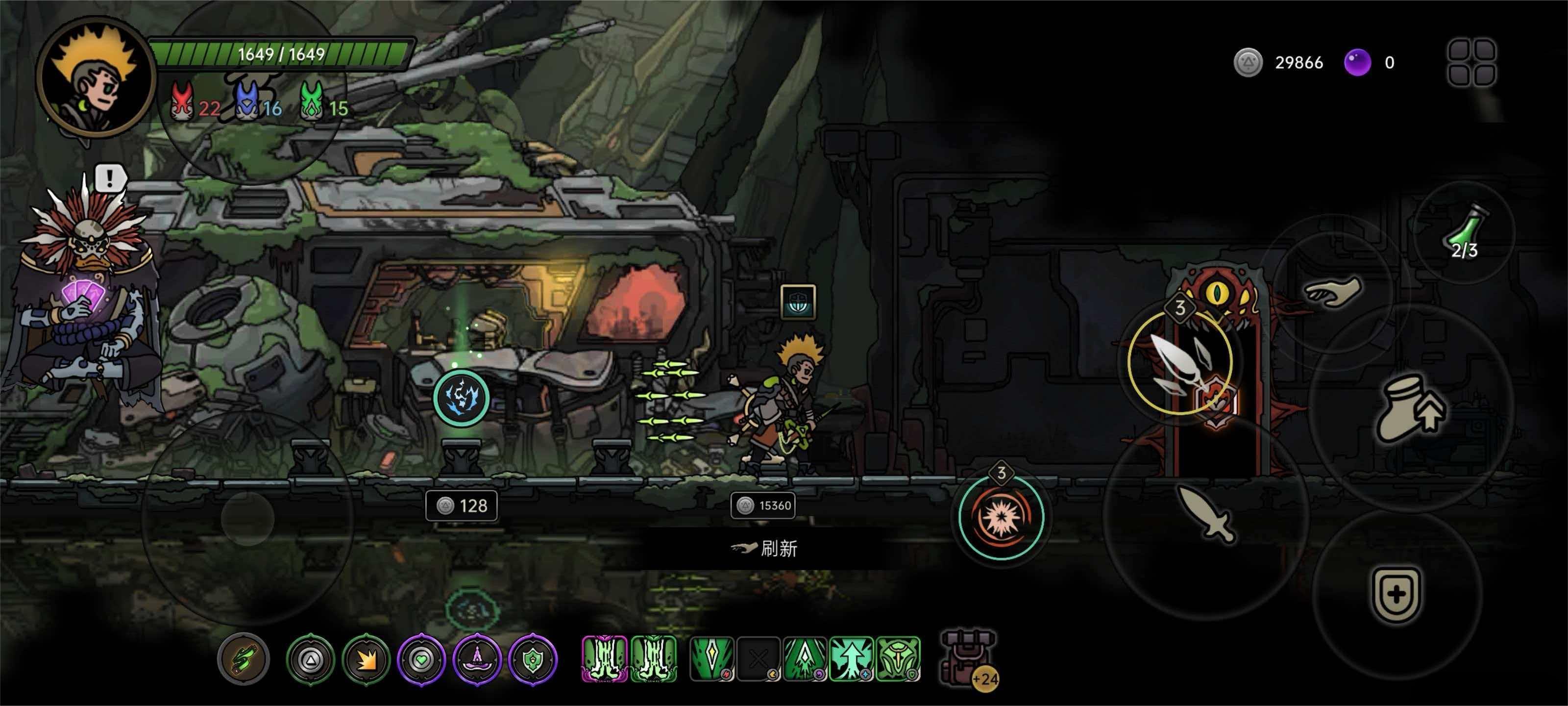Attack with the sword button
The image size is (1568, 706).
1207,513
